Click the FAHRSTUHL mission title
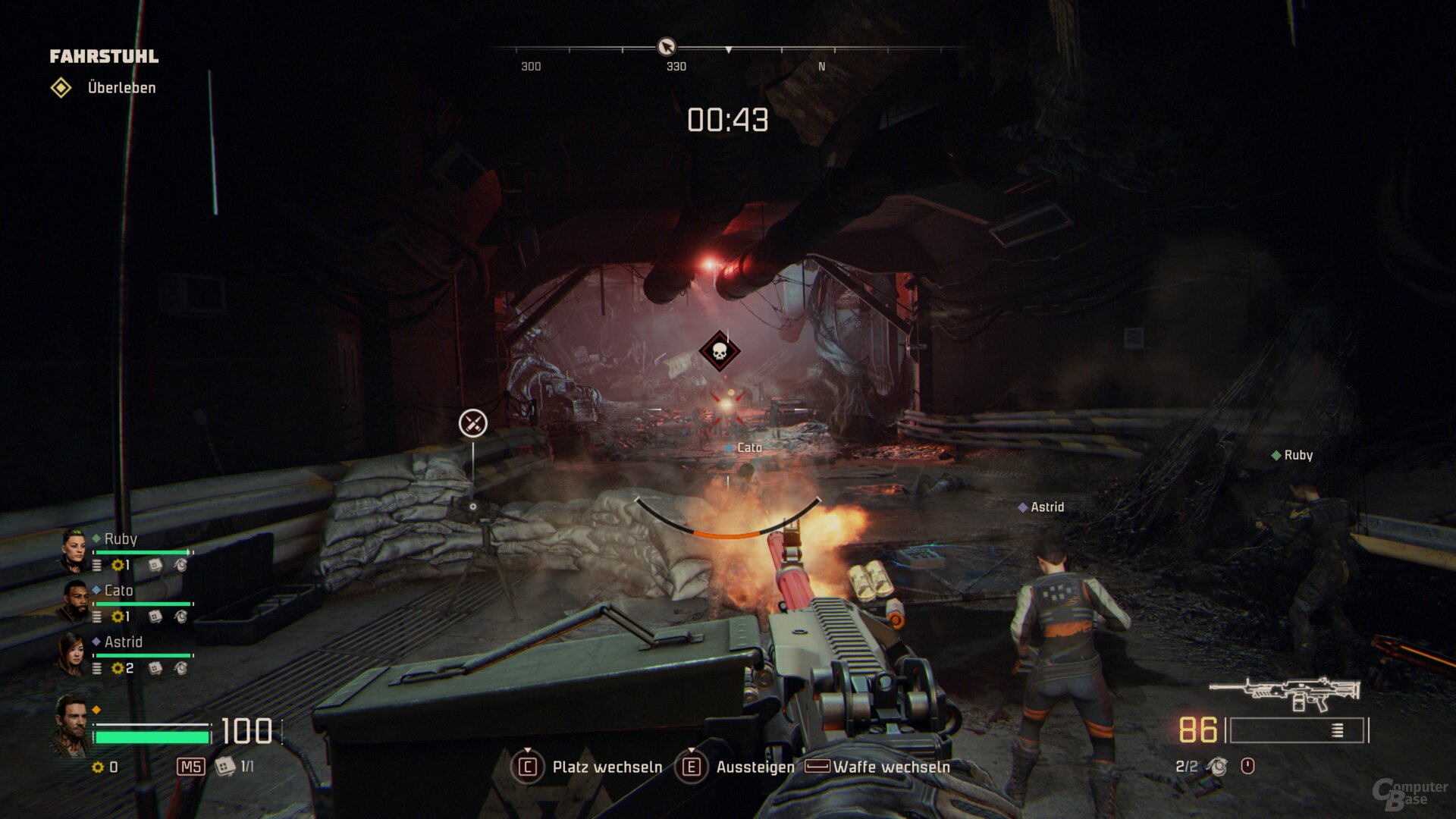Viewport: 1456px width, 819px height. [104, 56]
